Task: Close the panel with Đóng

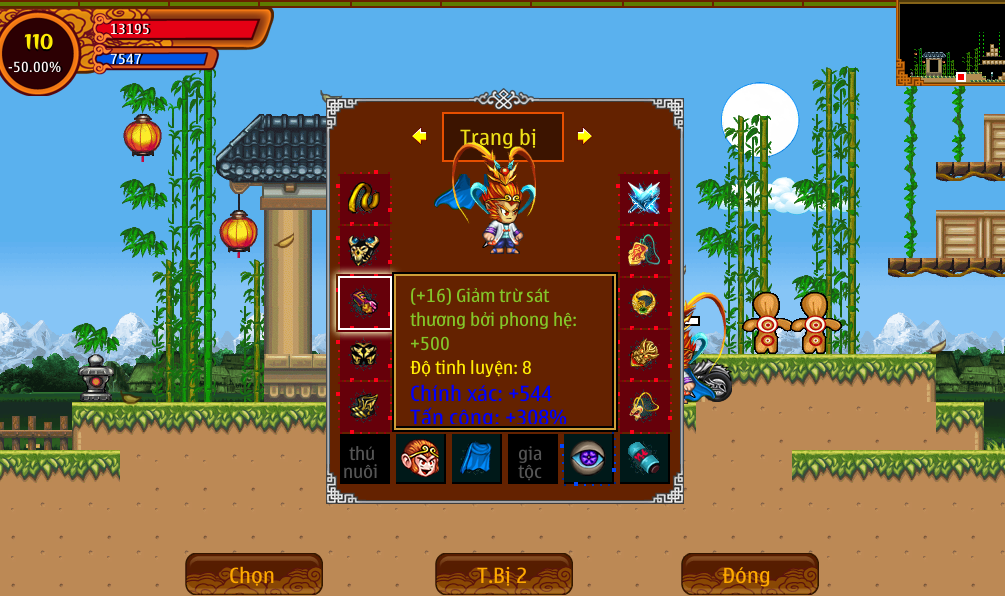Action: pos(749,575)
